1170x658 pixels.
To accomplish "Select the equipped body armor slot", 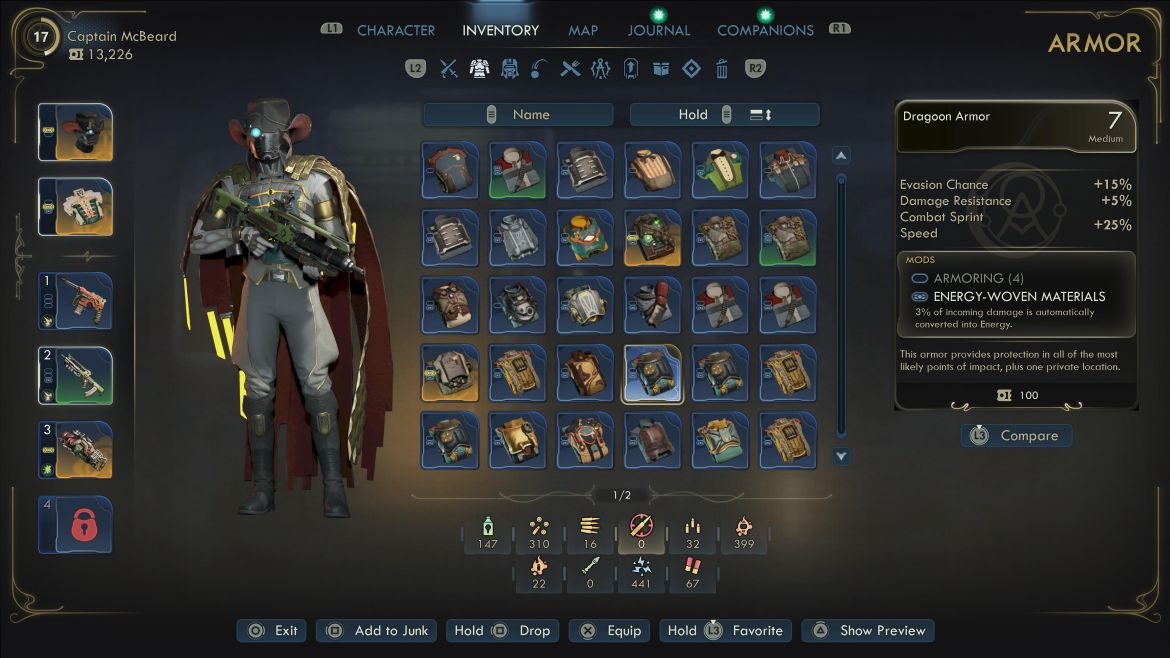I will [75, 206].
